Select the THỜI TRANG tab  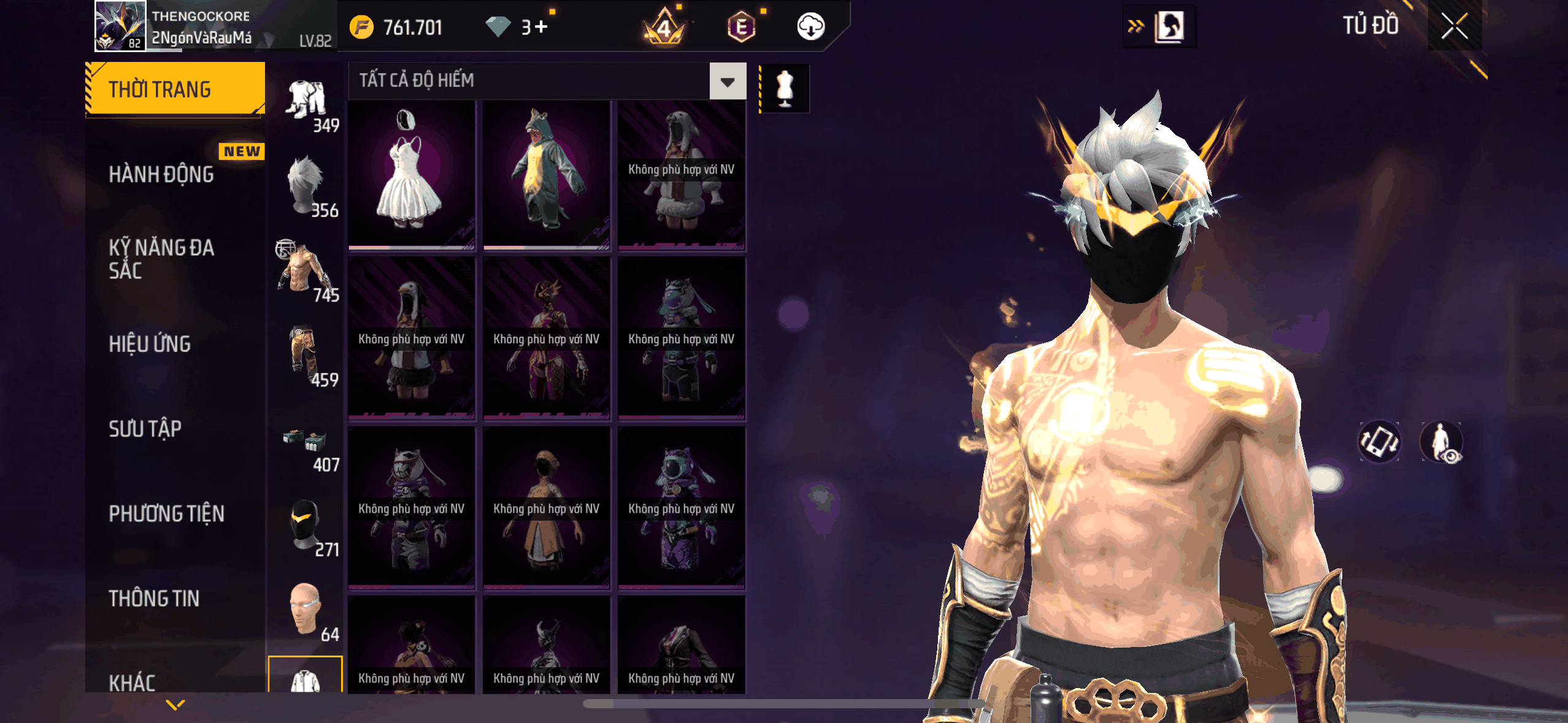175,90
